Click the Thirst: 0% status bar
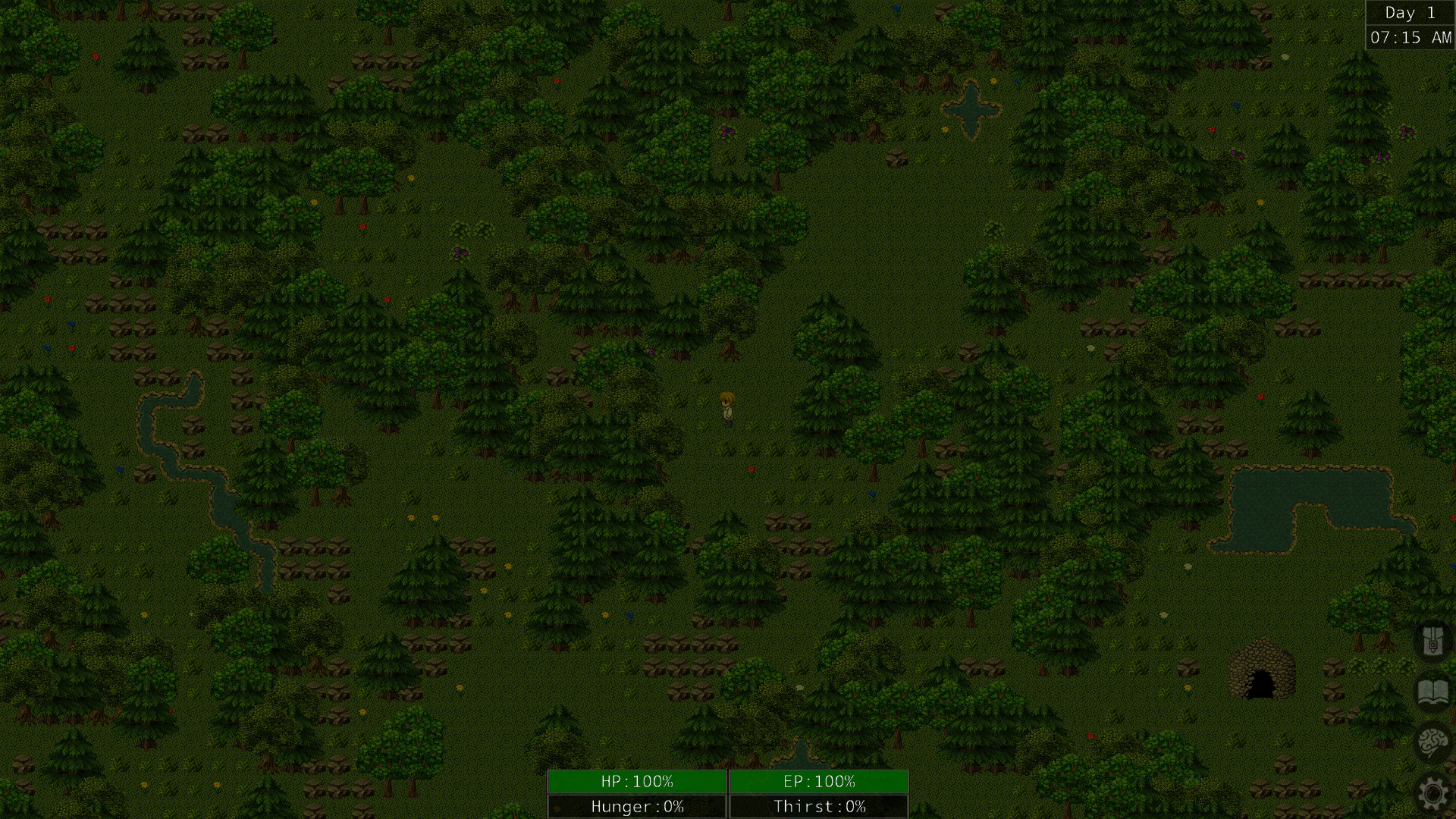The height and width of the screenshot is (819, 1456). pos(817,806)
